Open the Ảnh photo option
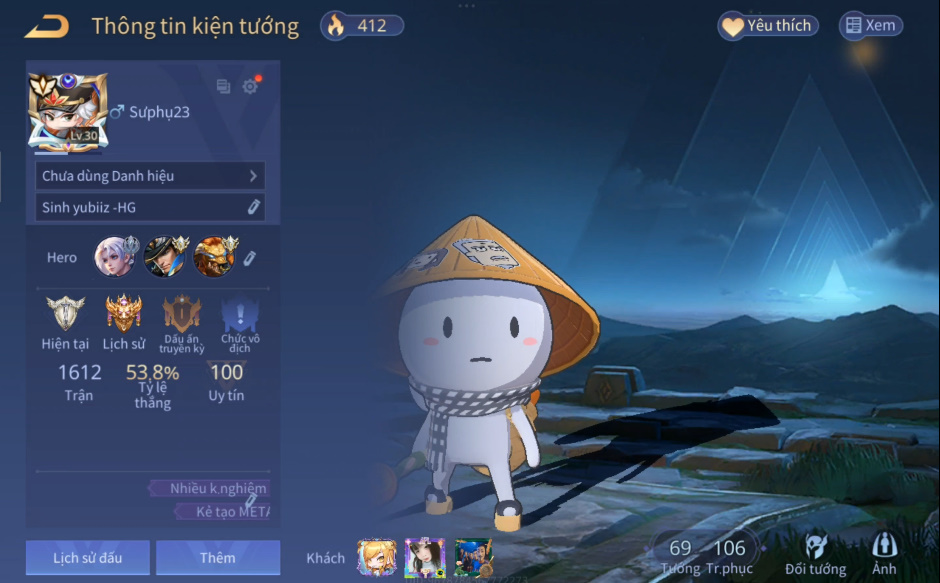Screen dimensions: 940x583 [884, 555]
